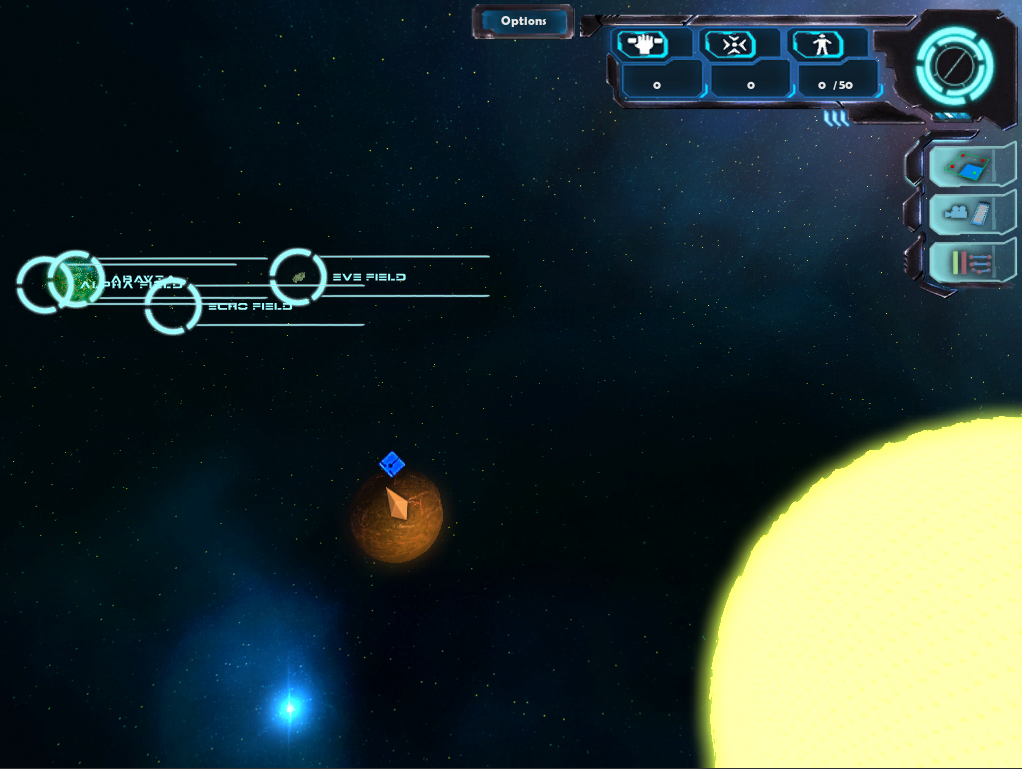Open the colored bars and sliders panel
The image size is (1022, 769).
[x=967, y=263]
